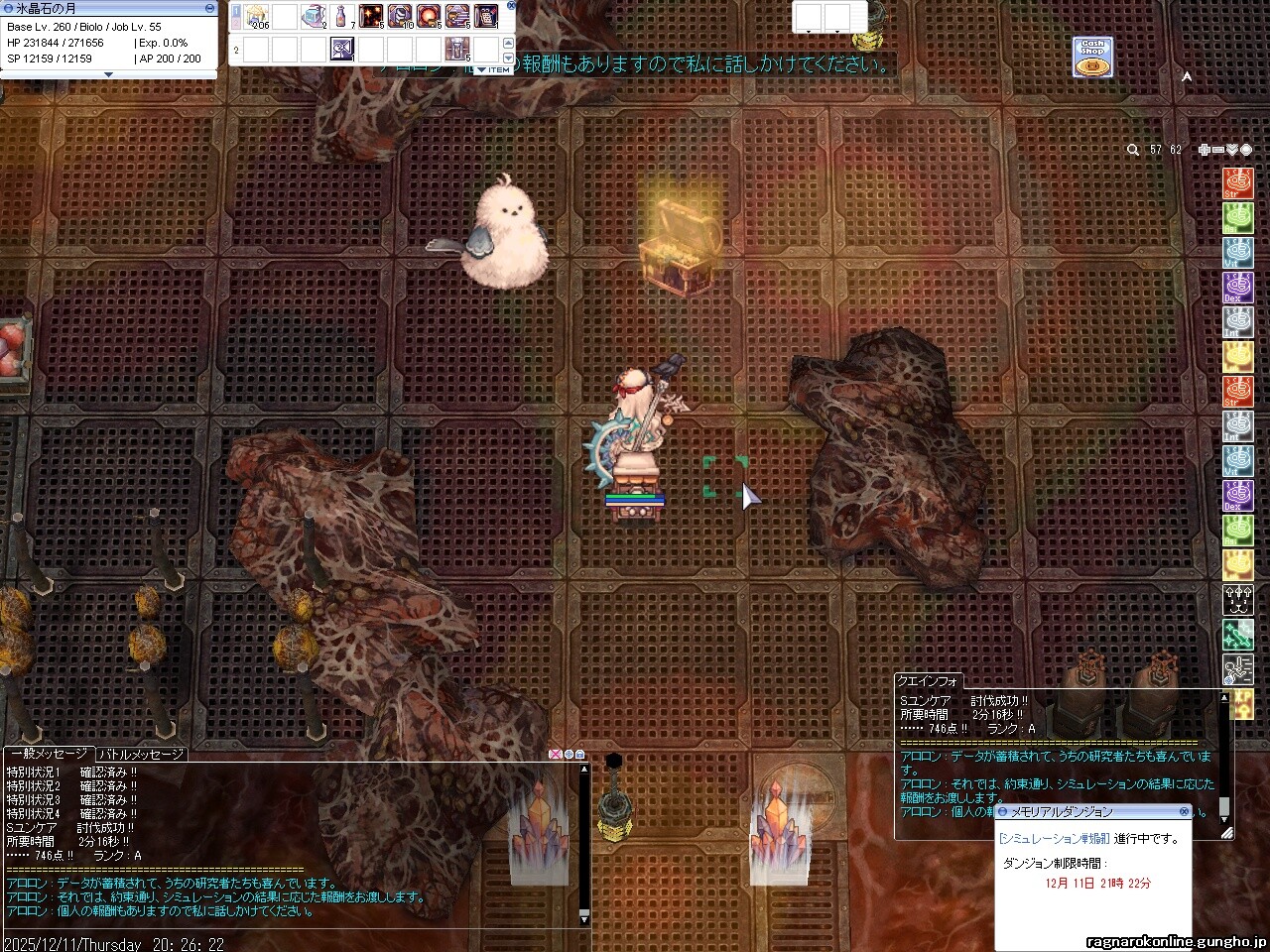Minimize the メモリアルダンジョン window

[1001, 812]
